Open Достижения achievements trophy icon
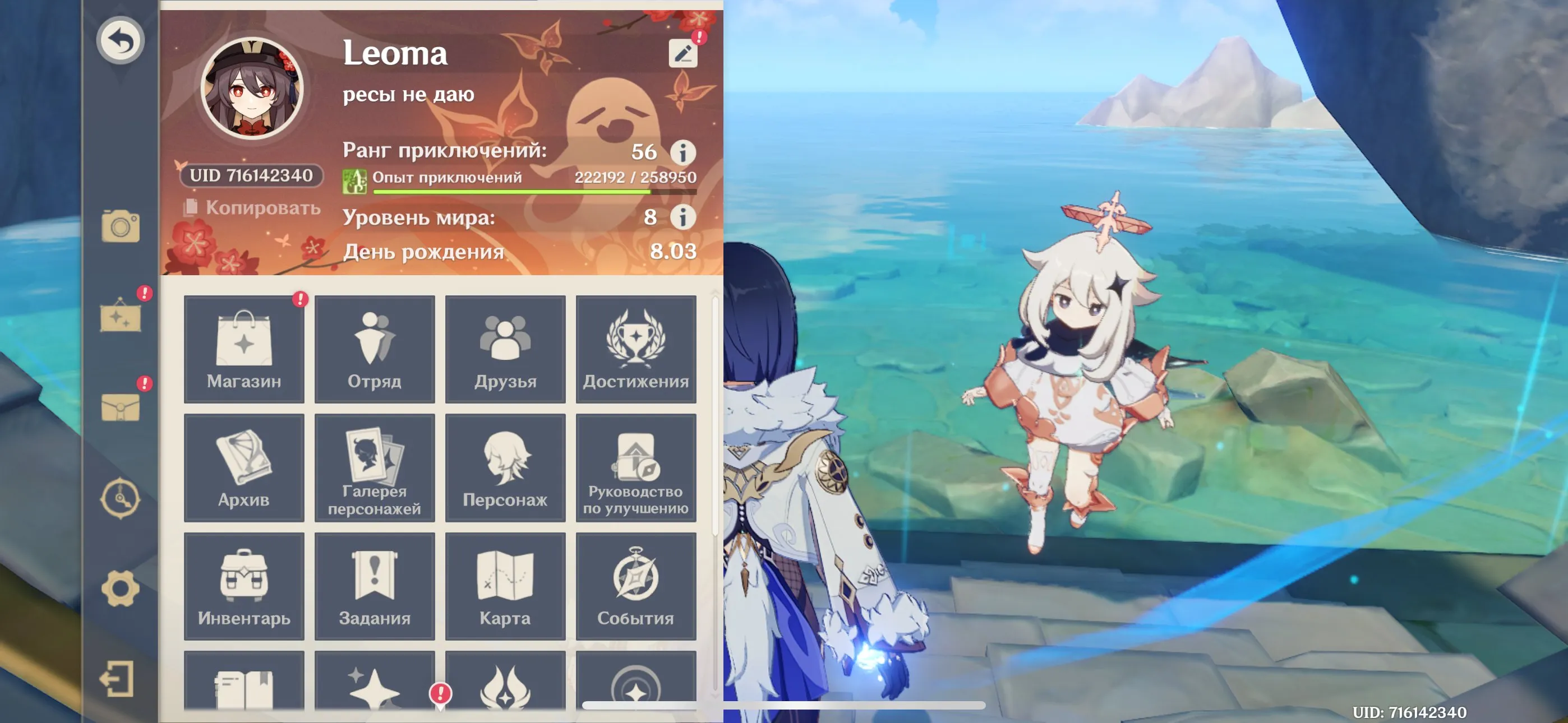Screen dimensions: 1568x723 [636, 347]
